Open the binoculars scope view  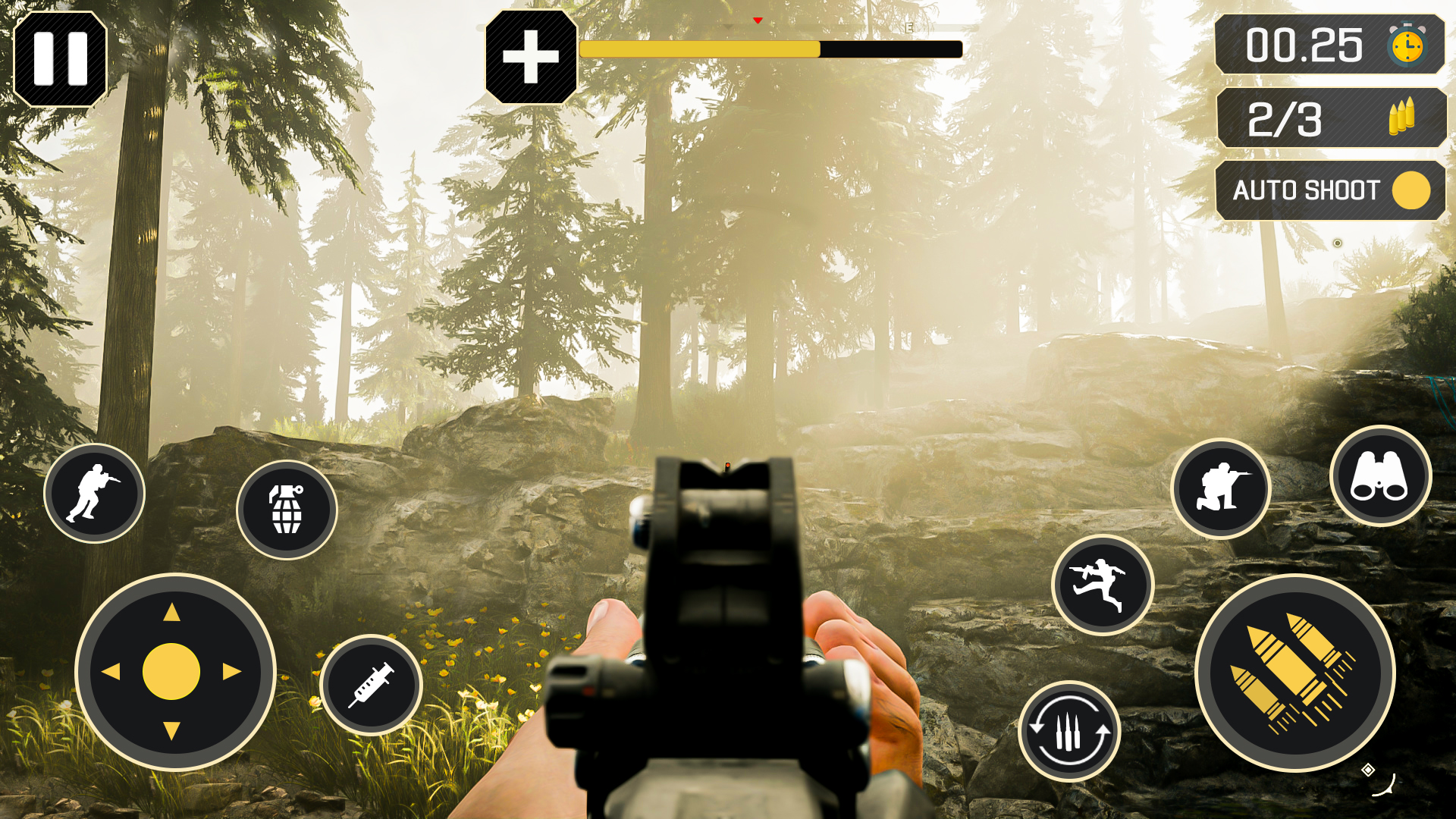click(x=1382, y=475)
